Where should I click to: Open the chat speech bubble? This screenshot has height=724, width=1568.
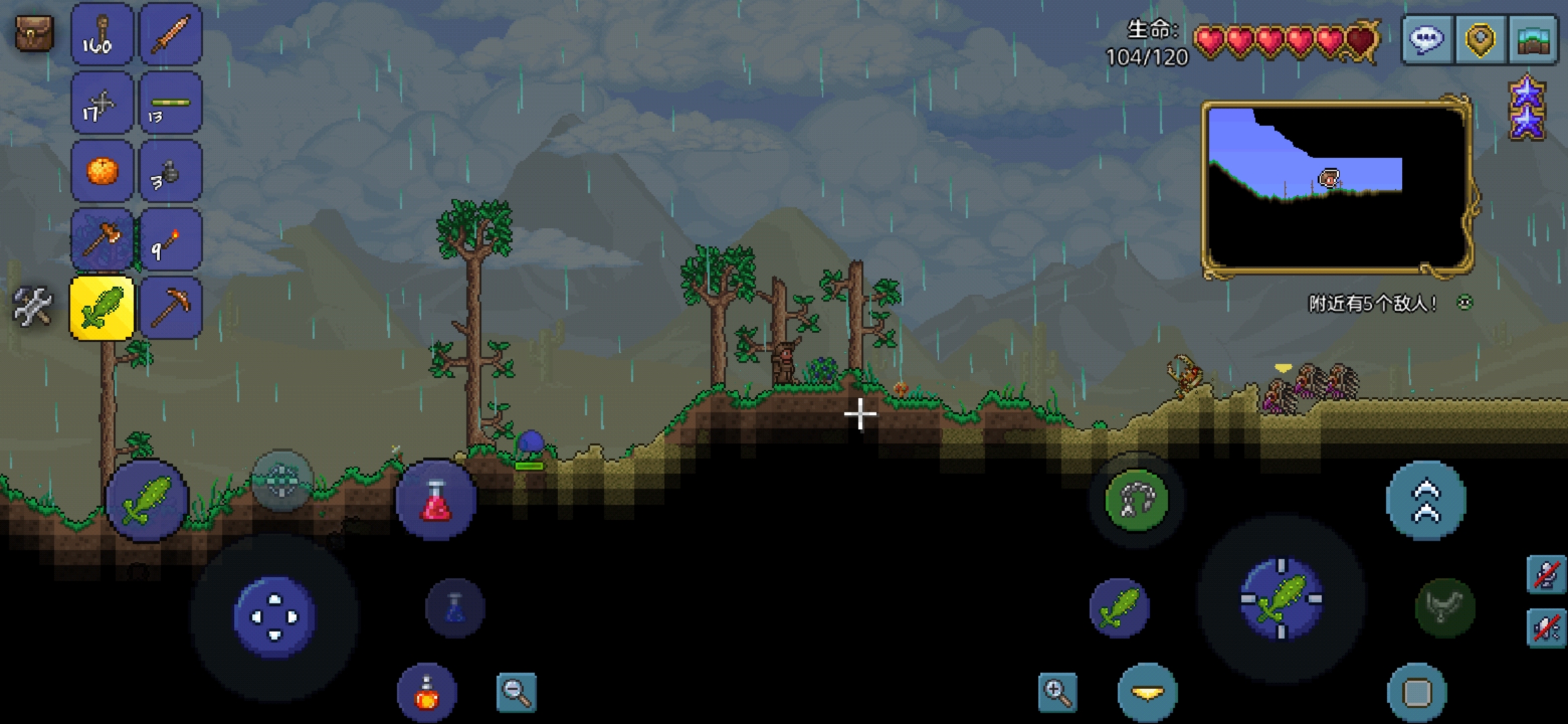coord(1427,40)
